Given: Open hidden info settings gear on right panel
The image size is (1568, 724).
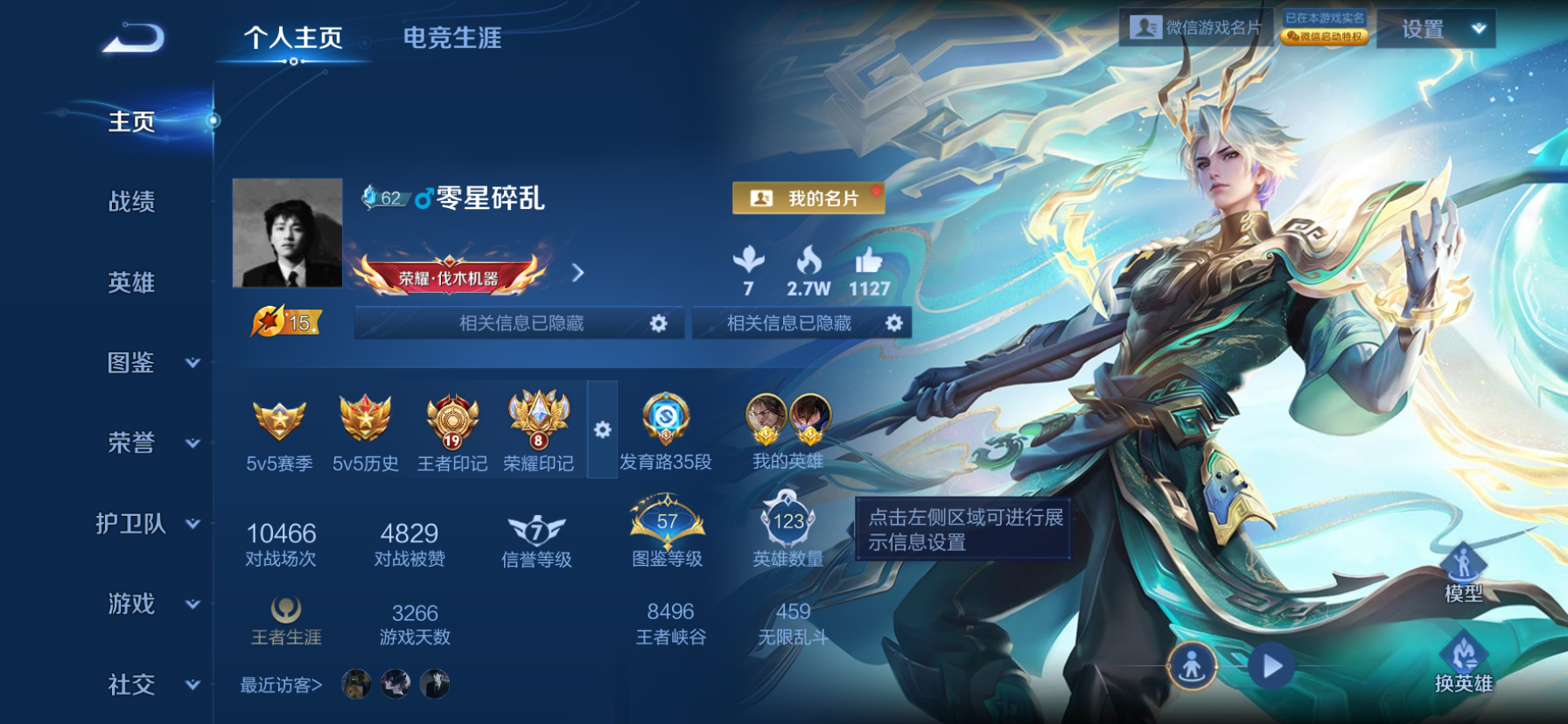Looking at the screenshot, I should click(893, 323).
